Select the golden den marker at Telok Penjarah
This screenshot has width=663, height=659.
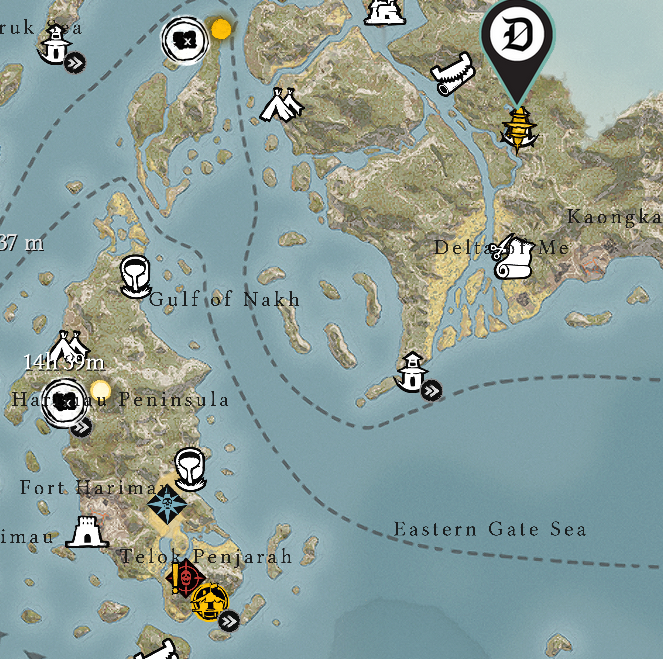211,601
